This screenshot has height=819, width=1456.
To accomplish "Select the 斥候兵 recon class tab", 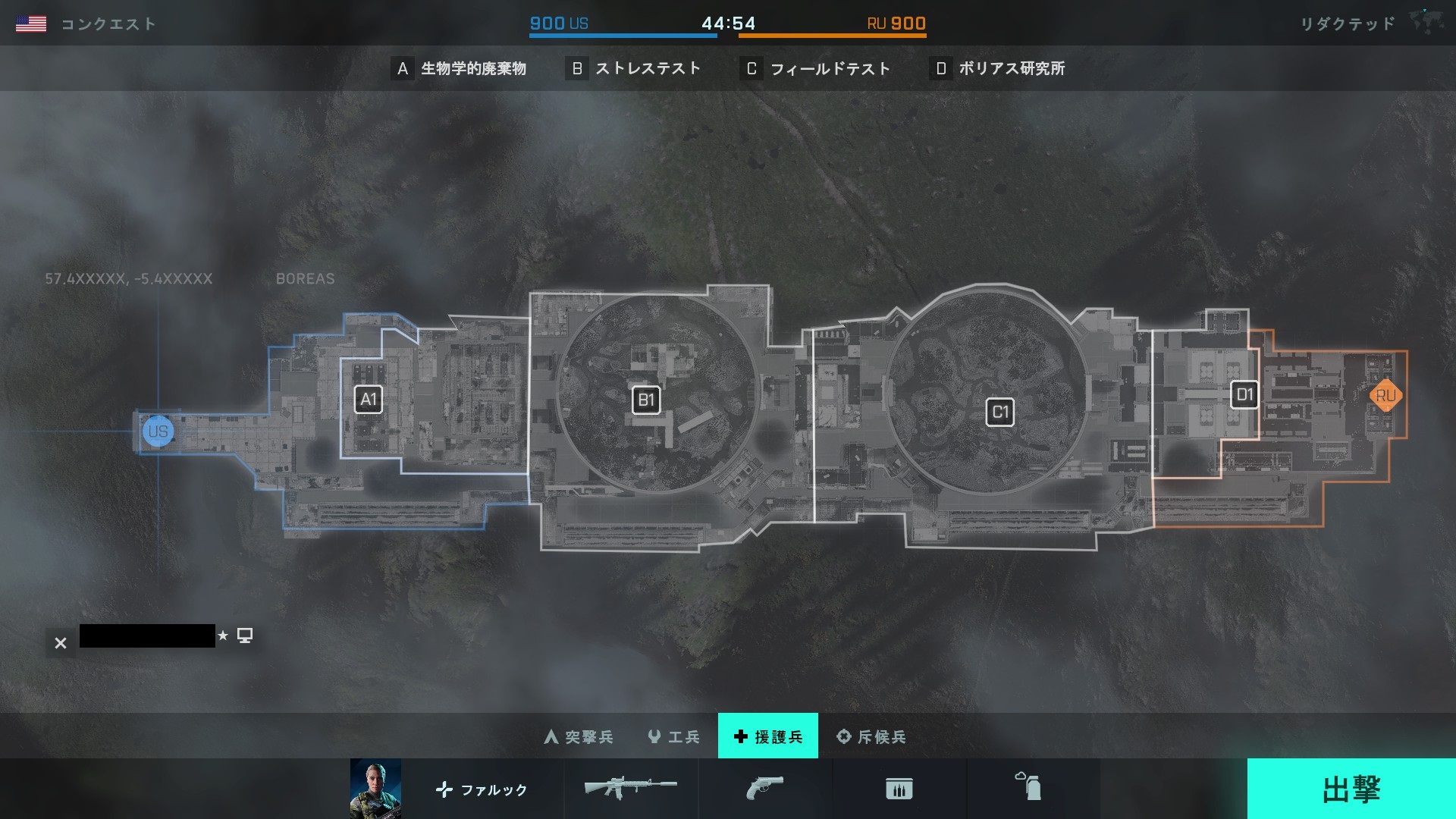I will pyautogui.click(x=871, y=736).
